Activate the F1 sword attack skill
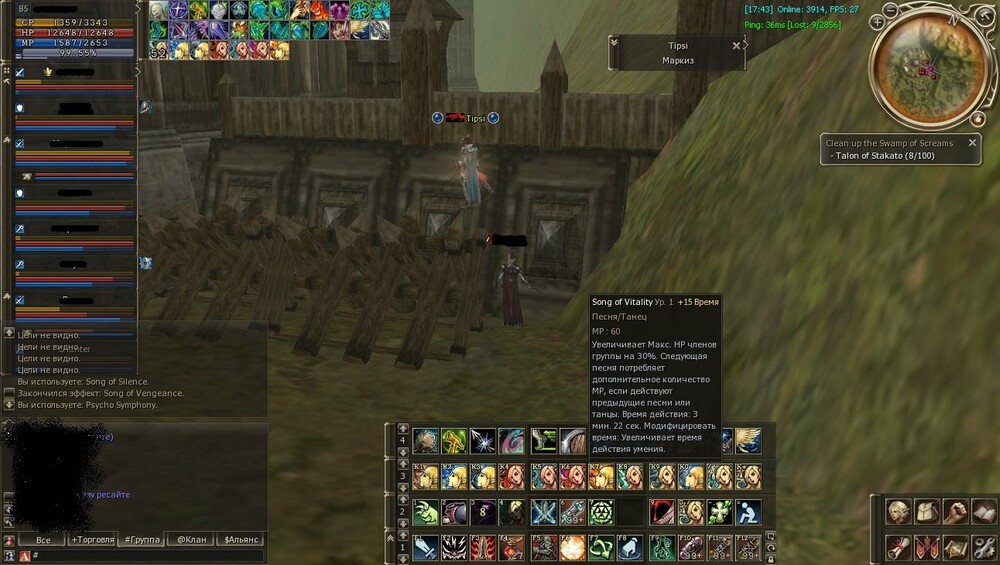This screenshot has width=1000, height=565. coord(426,548)
